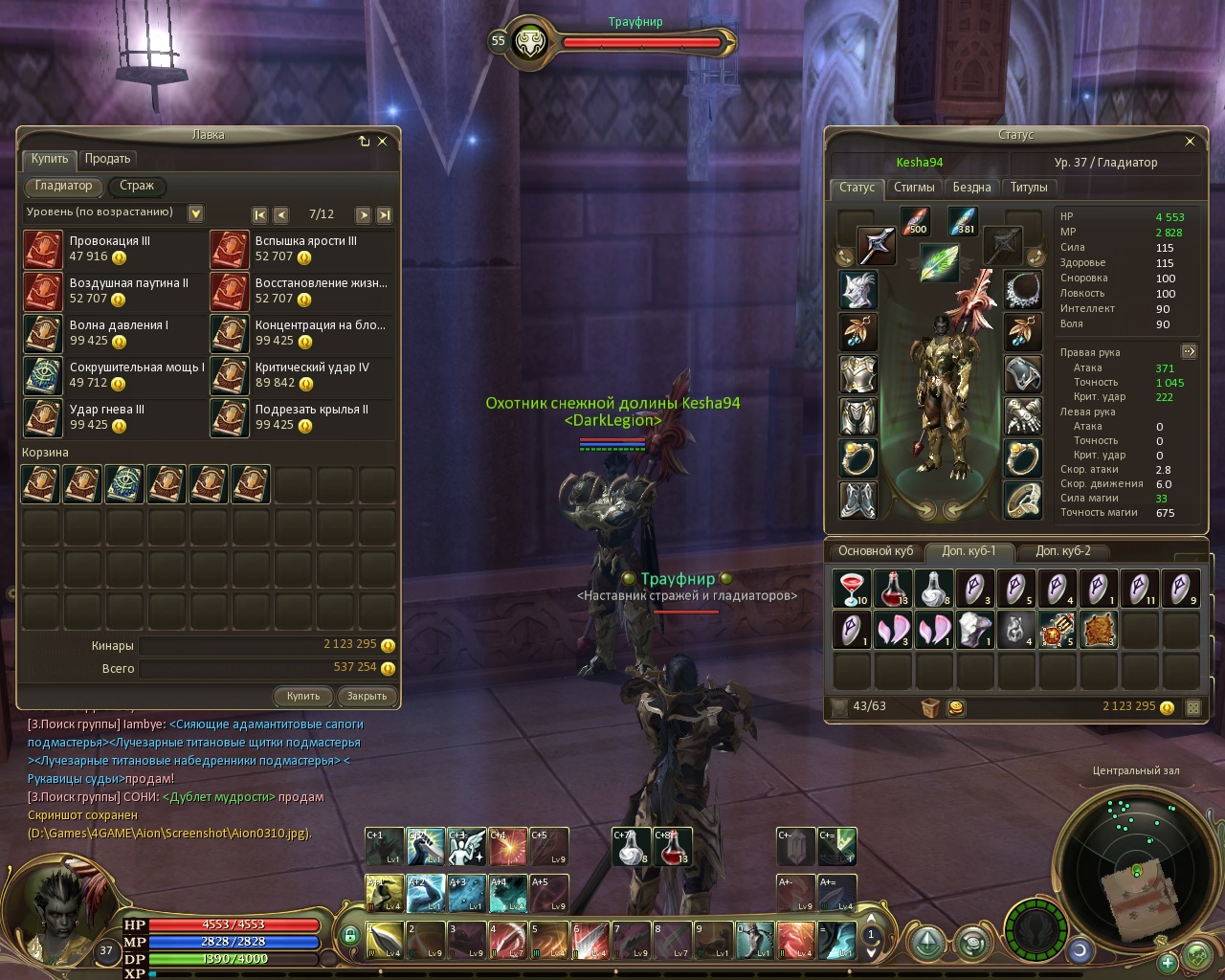Switch to the Бездна tab
The height and width of the screenshot is (980, 1225).
(971, 188)
